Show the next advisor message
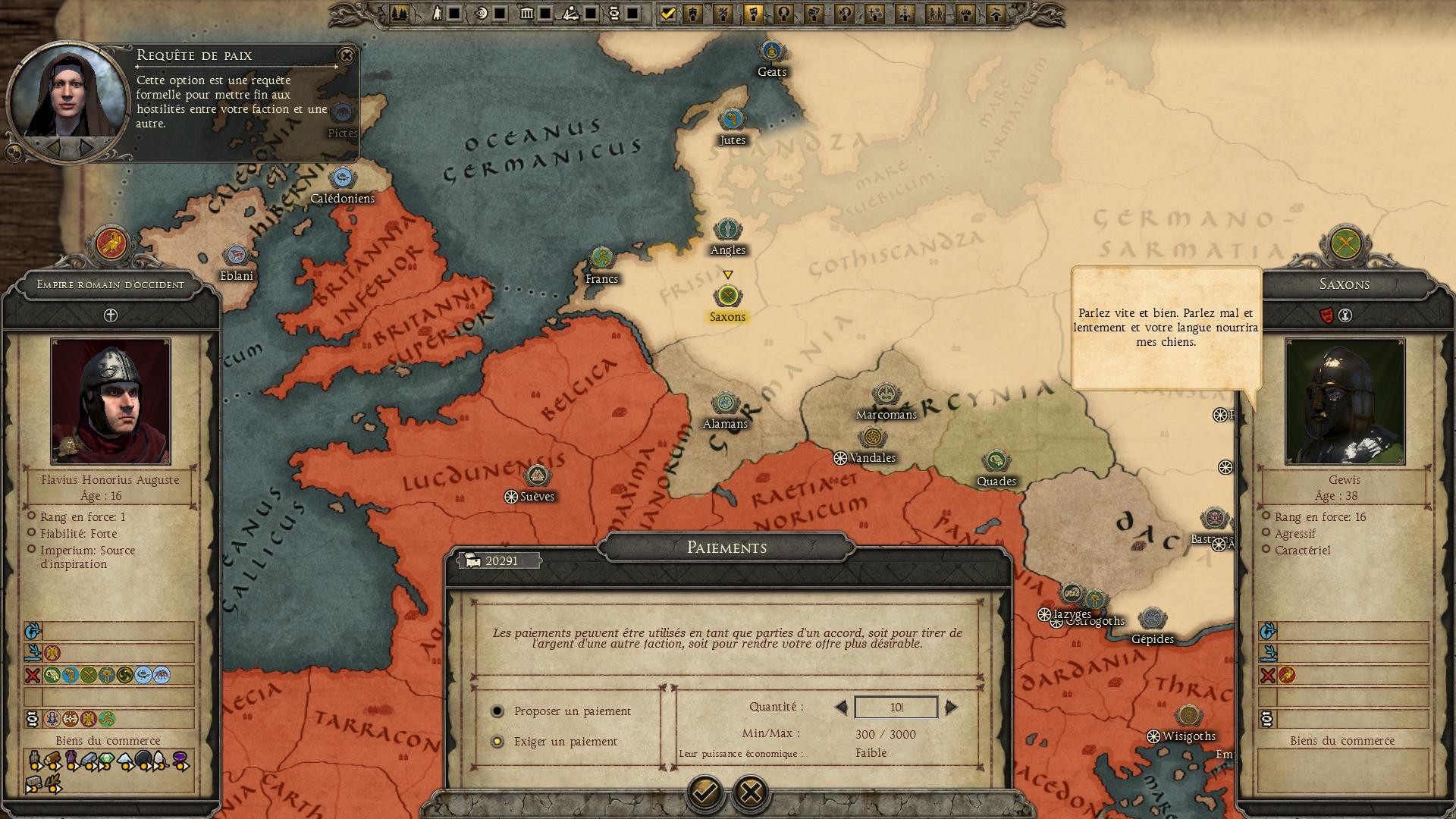 pyautogui.click(x=87, y=146)
